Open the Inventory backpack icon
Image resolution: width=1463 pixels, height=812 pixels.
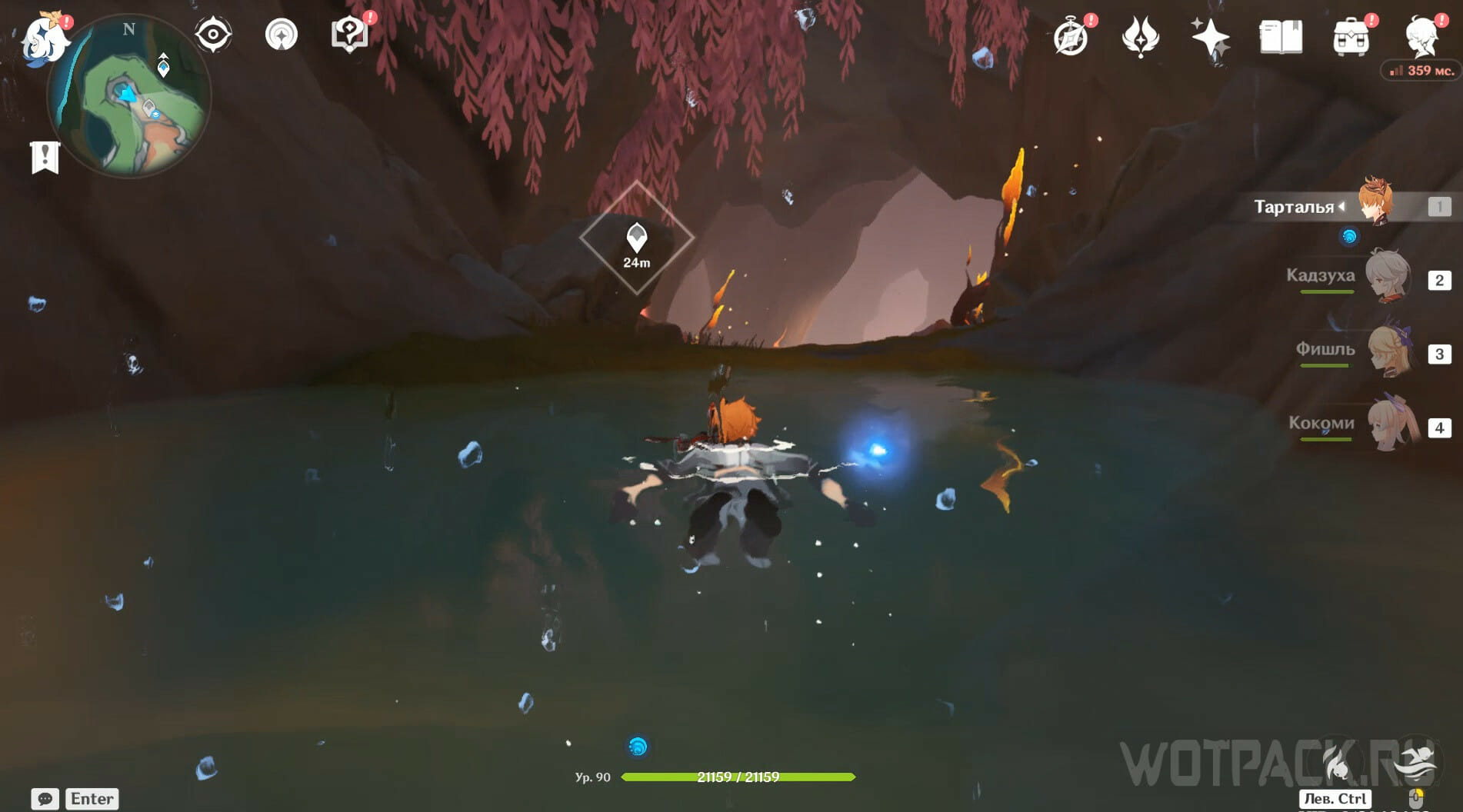(x=1351, y=37)
